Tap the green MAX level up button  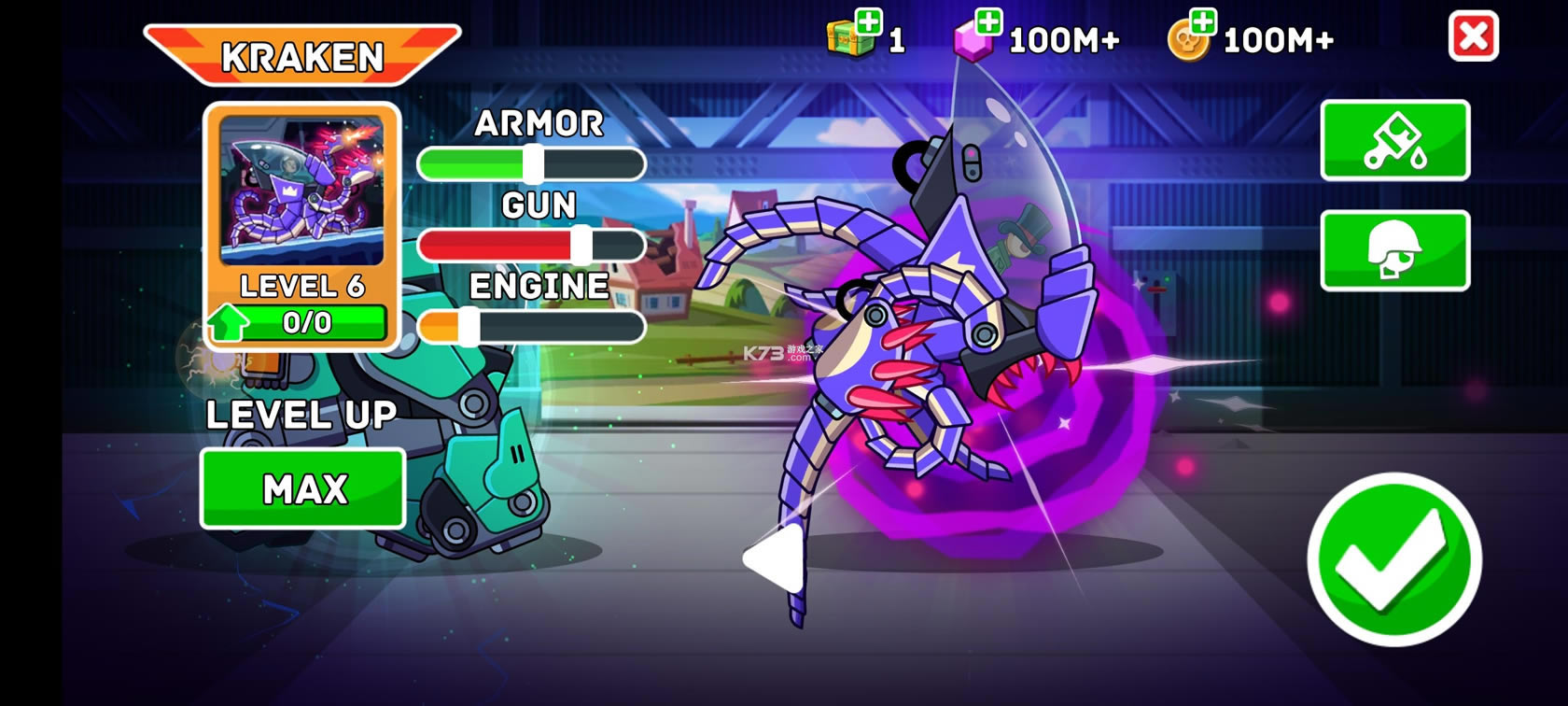coord(303,488)
